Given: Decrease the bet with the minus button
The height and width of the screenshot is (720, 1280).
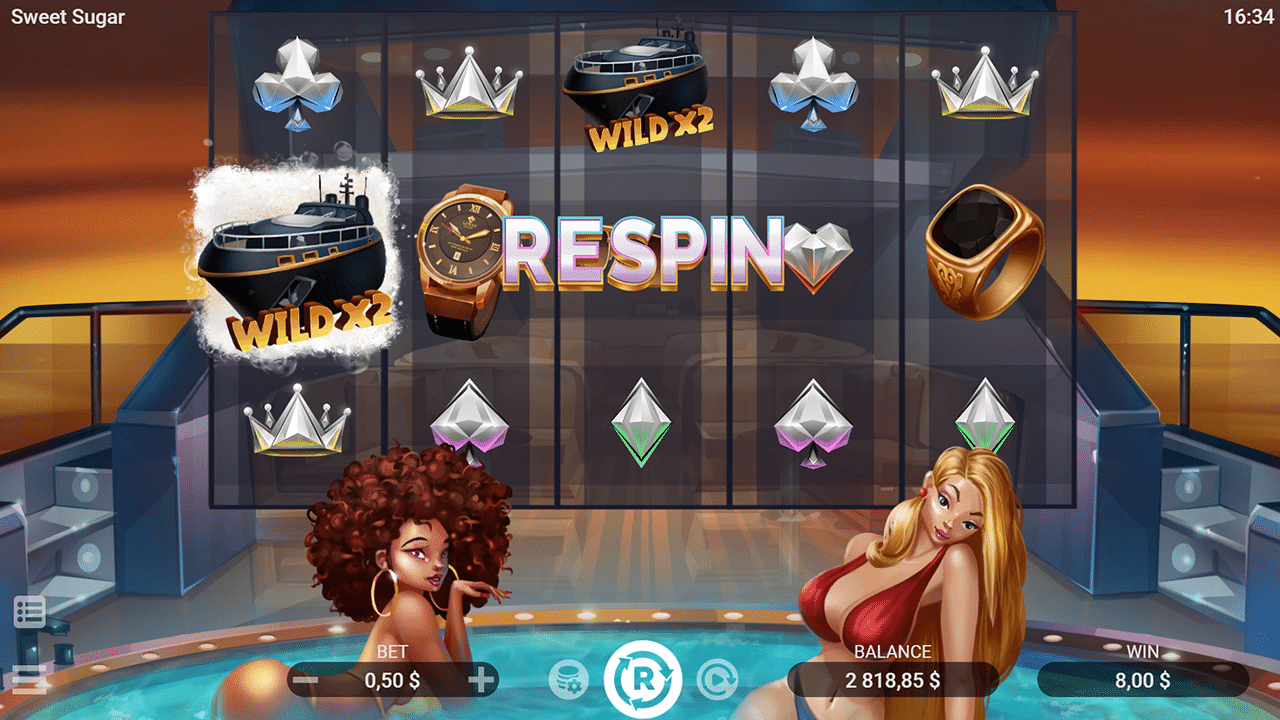Looking at the screenshot, I should click(307, 681).
